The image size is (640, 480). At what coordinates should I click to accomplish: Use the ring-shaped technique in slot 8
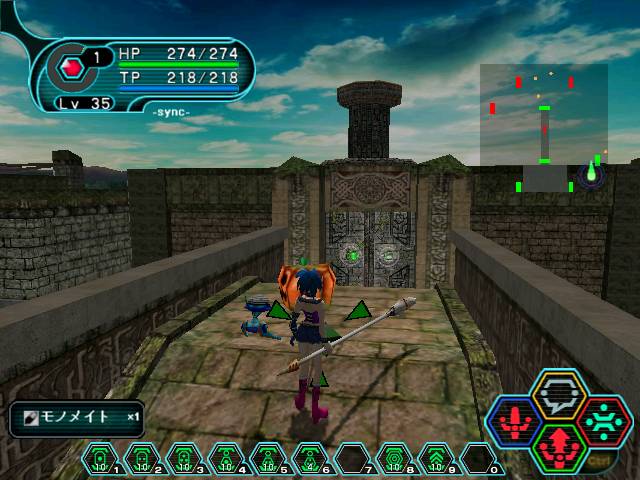[x=394, y=458]
